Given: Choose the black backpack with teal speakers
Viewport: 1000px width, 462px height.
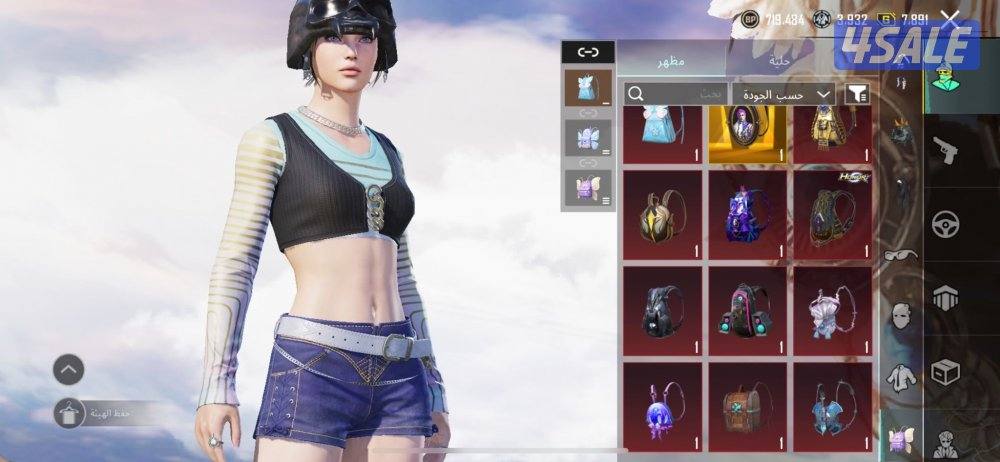Looking at the screenshot, I should pos(747,309).
